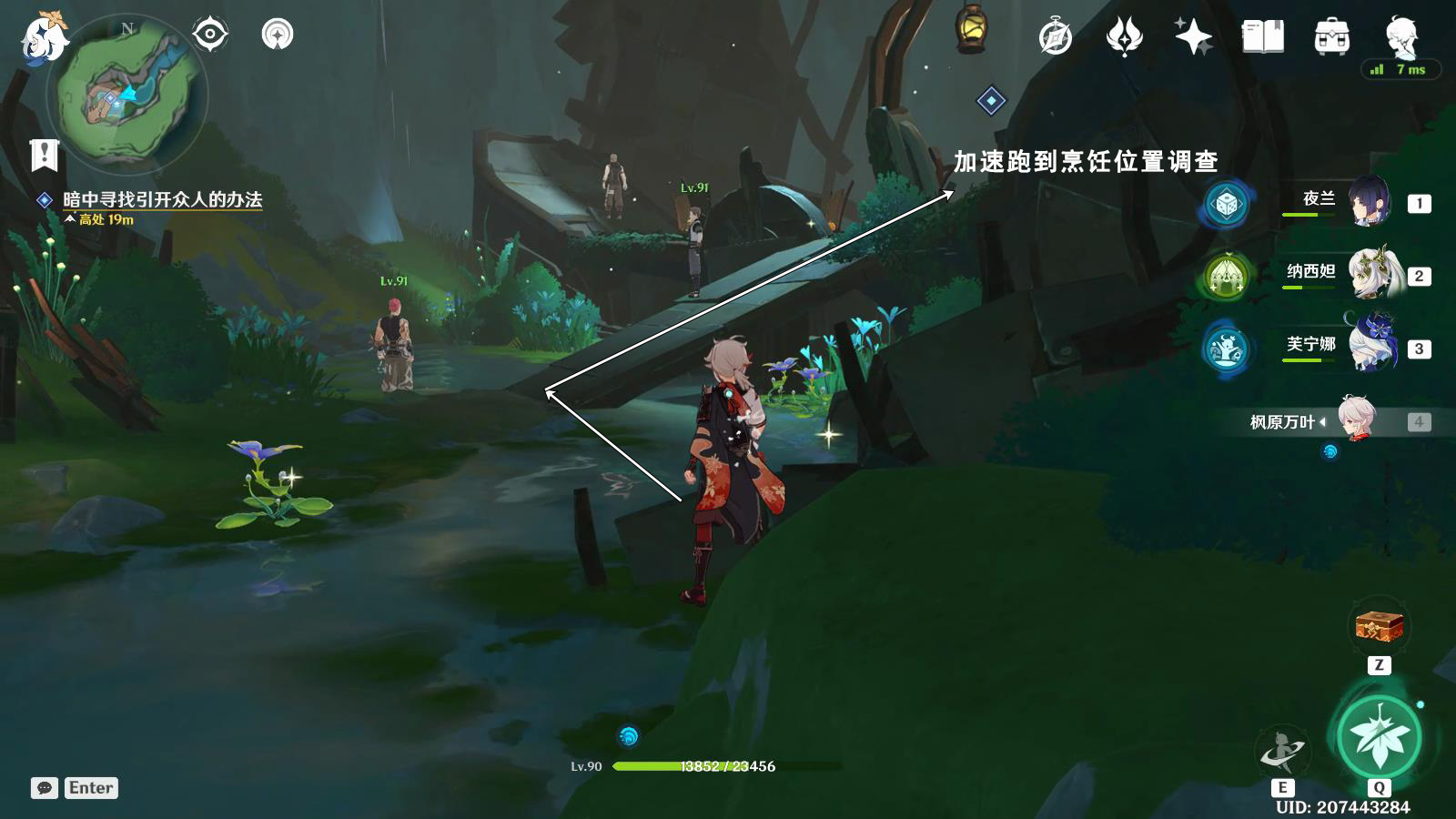Viewport: 1456px width, 819px height.
Task: Open the wish four-point star icon
Action: (1193, 37)
